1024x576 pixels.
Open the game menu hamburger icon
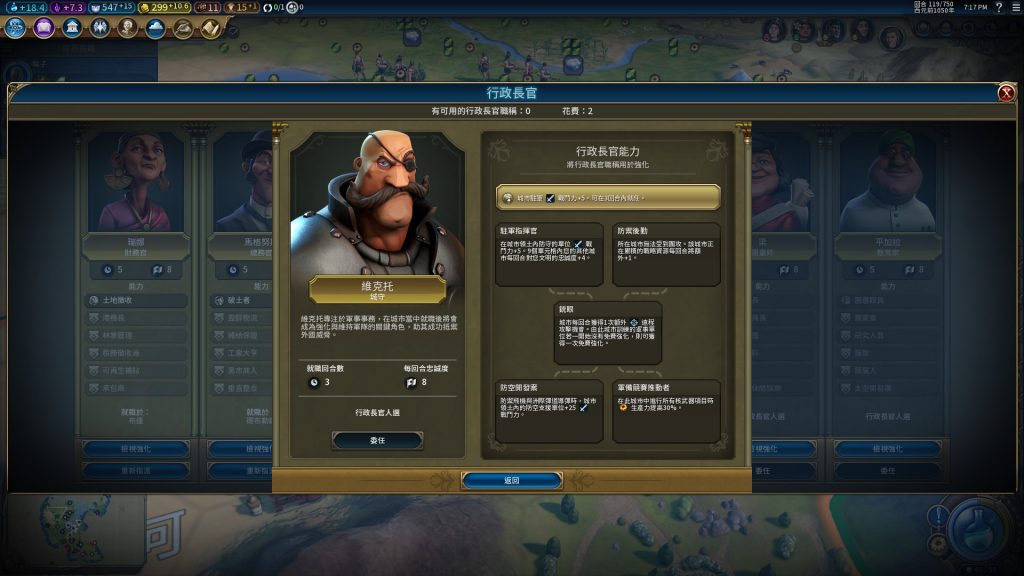click(x=1015, y=7)
